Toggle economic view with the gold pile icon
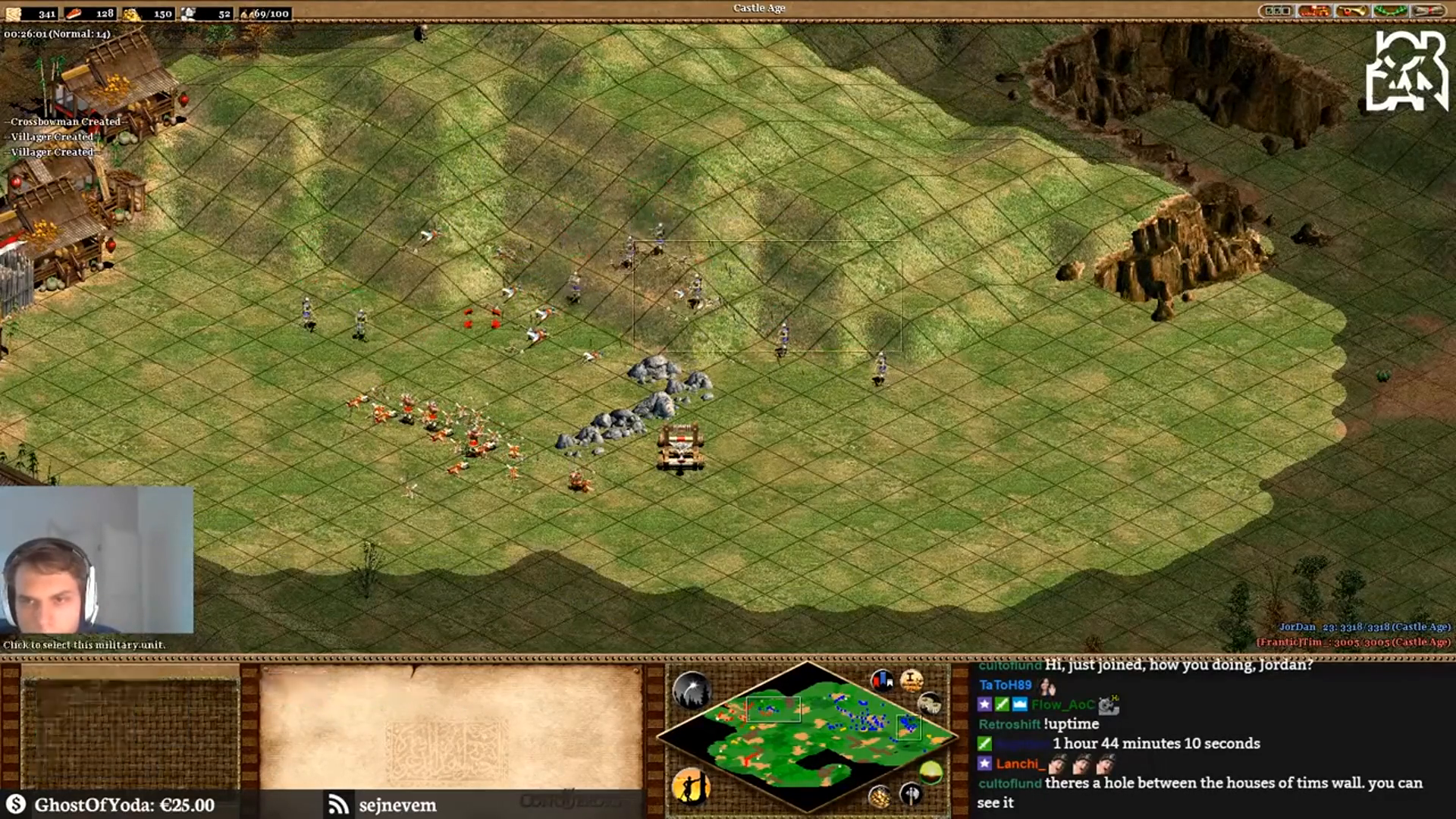 click(879, 796)
